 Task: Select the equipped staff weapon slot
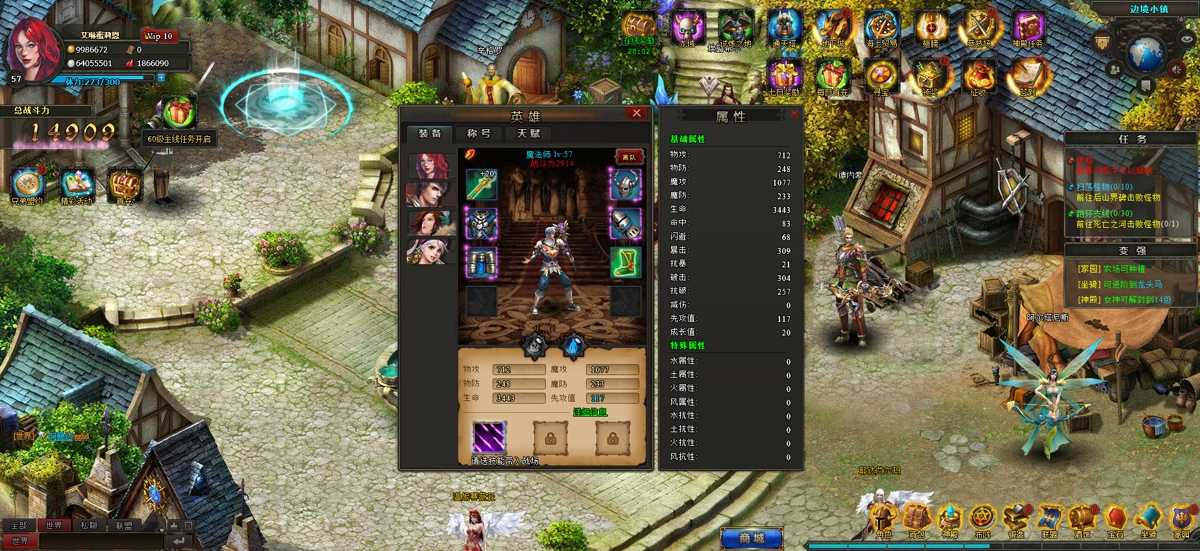pyautogui.click(x=481, y=184)
